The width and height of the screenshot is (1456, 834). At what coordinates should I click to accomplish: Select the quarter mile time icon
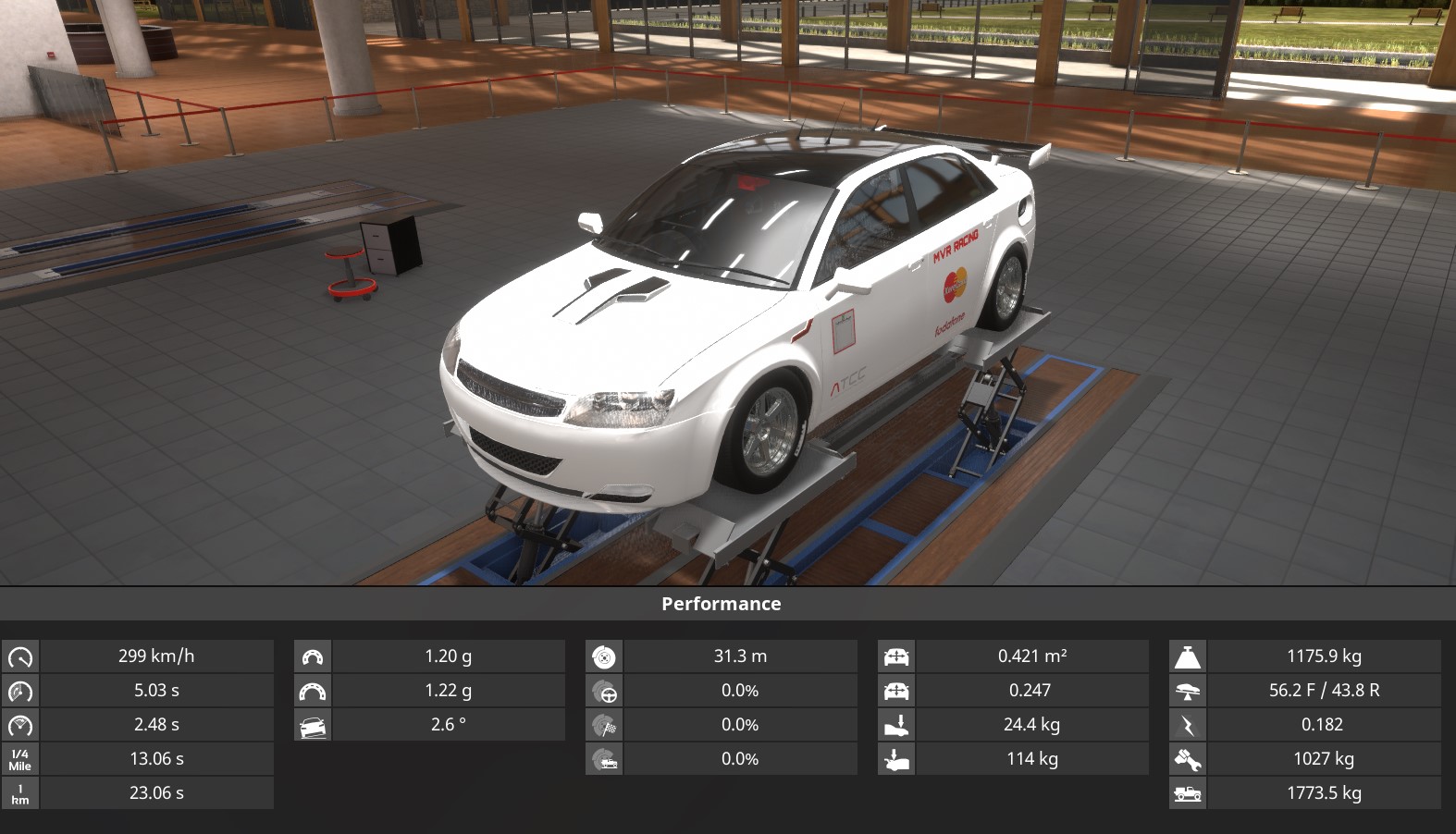tap(20, 759)
